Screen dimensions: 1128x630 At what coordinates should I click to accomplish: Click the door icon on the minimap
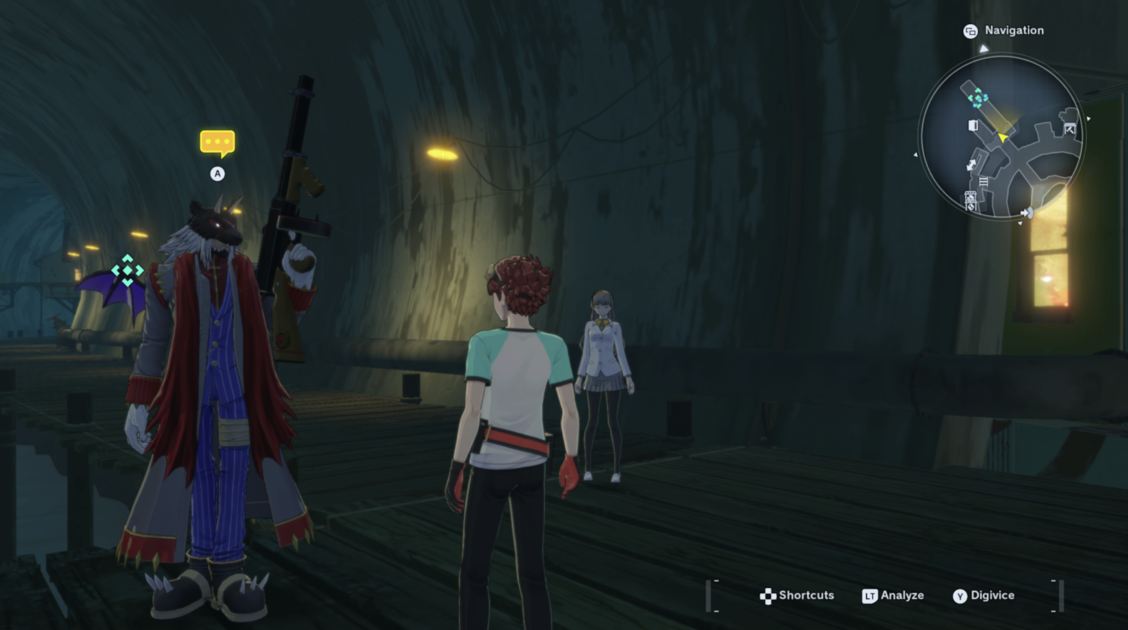click(973, 126)
